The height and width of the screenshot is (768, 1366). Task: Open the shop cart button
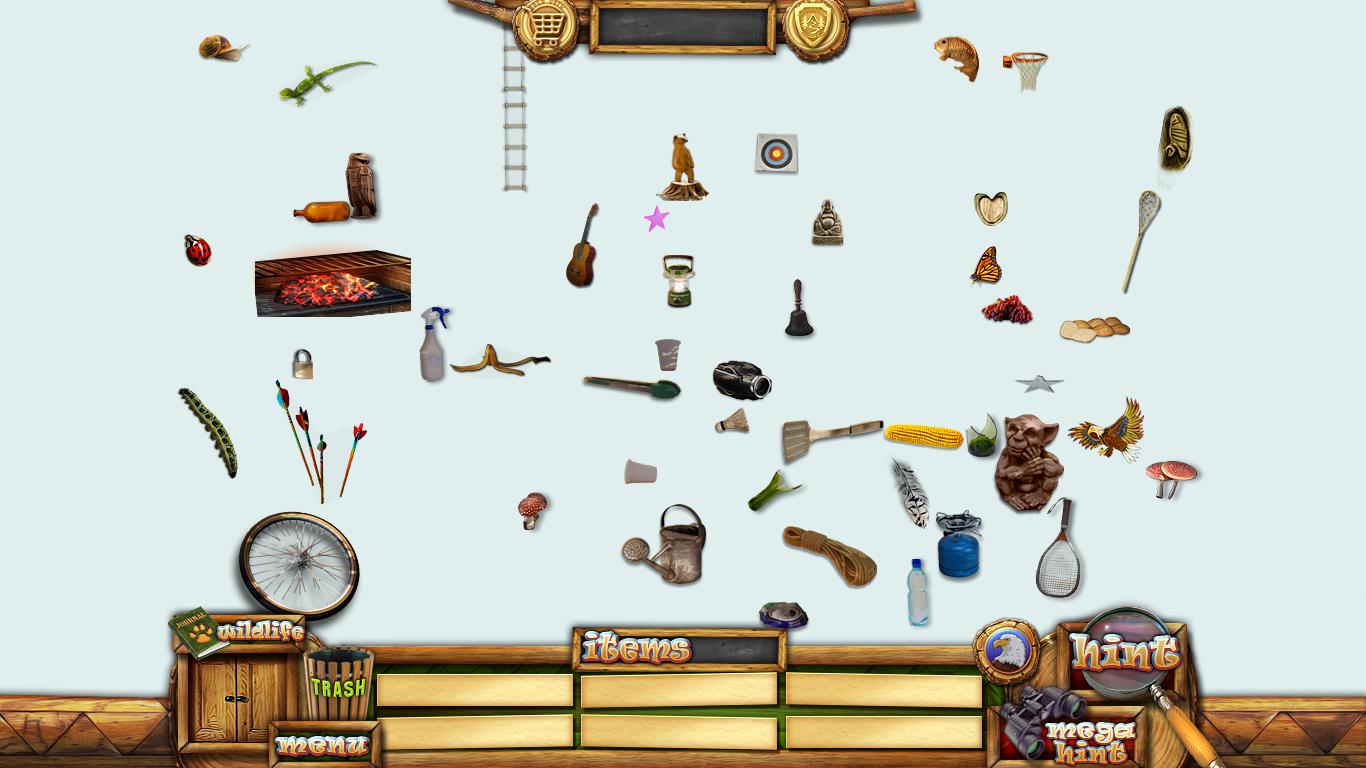tap(545, 27)
